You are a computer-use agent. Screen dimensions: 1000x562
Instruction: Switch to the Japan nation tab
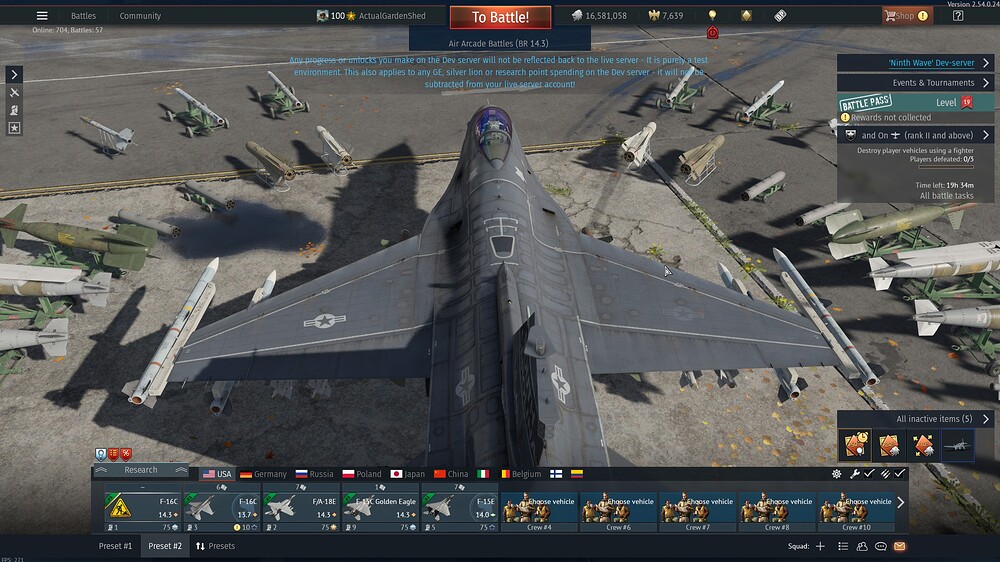click(408, 474)
